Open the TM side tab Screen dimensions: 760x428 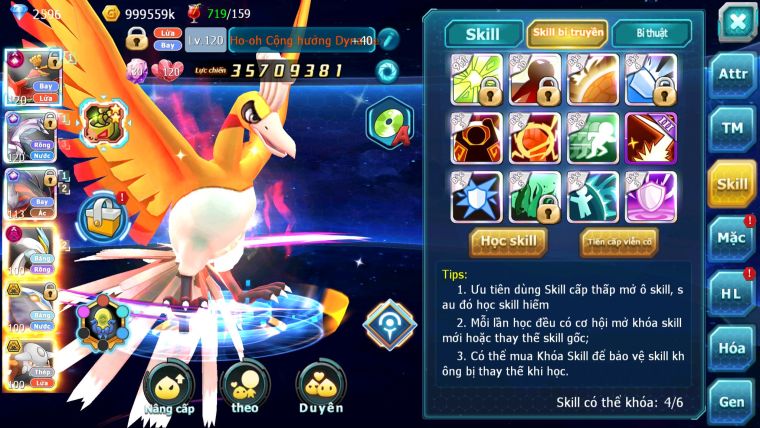[x=732, y=129]
